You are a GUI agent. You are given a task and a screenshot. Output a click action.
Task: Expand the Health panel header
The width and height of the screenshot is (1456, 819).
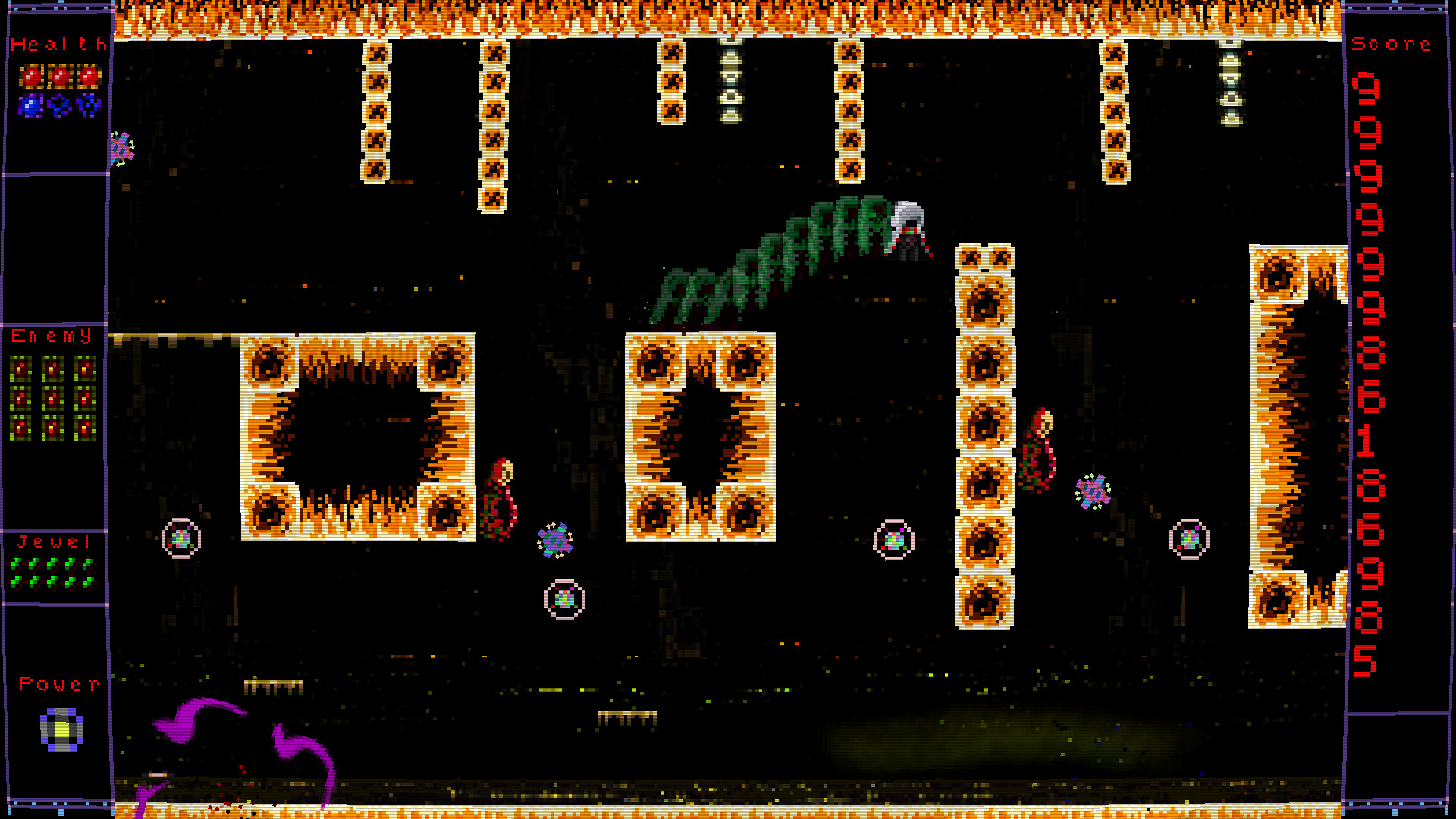56,44
